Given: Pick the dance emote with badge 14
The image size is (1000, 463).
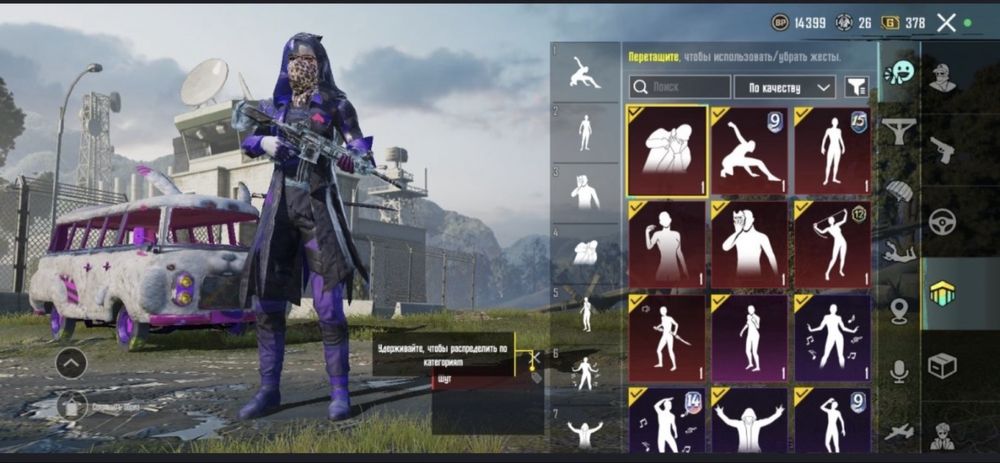Looking at the screenshot, I should coord(667,422).
